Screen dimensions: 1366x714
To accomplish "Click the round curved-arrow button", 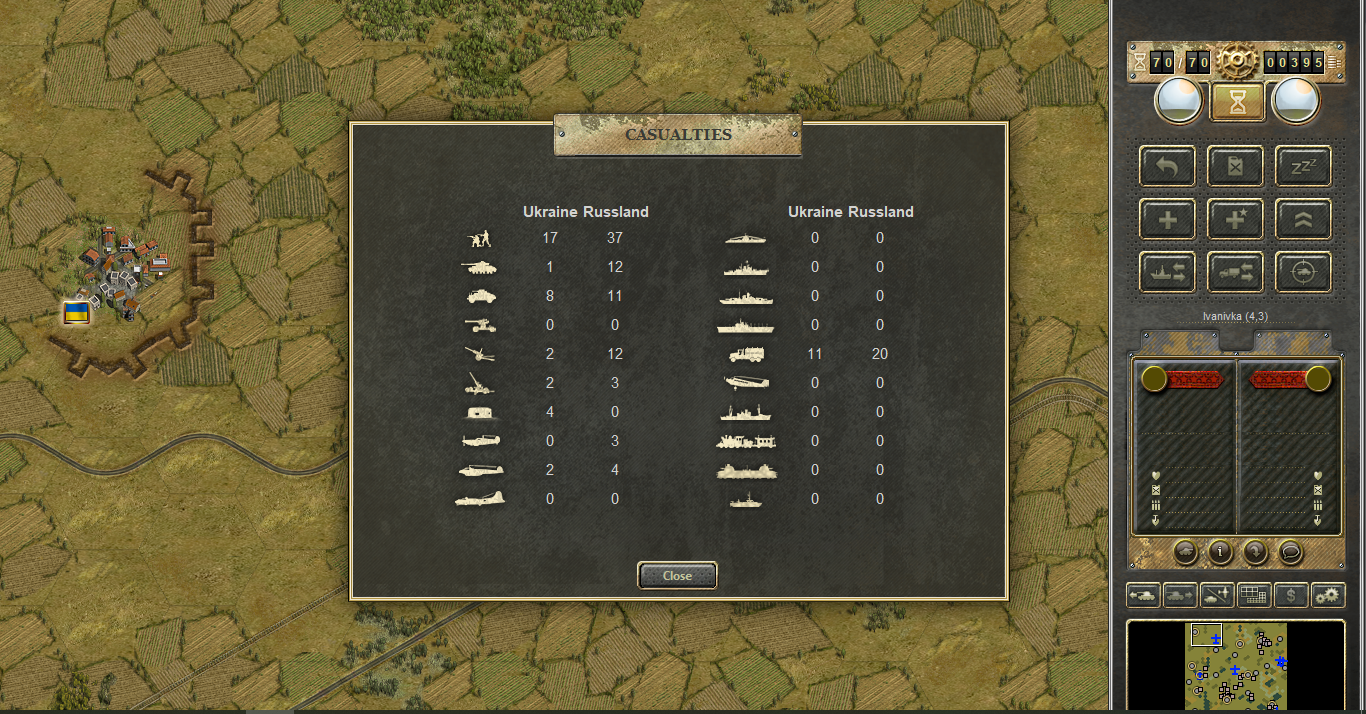I will click(x=1255, y=551).
